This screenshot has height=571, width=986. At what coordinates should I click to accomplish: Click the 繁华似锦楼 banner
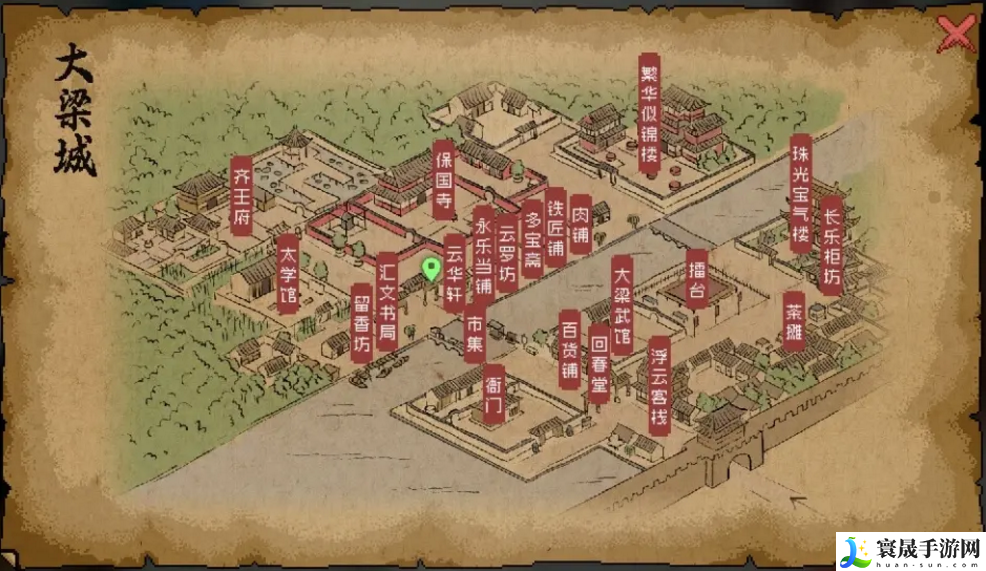[650, 114]
